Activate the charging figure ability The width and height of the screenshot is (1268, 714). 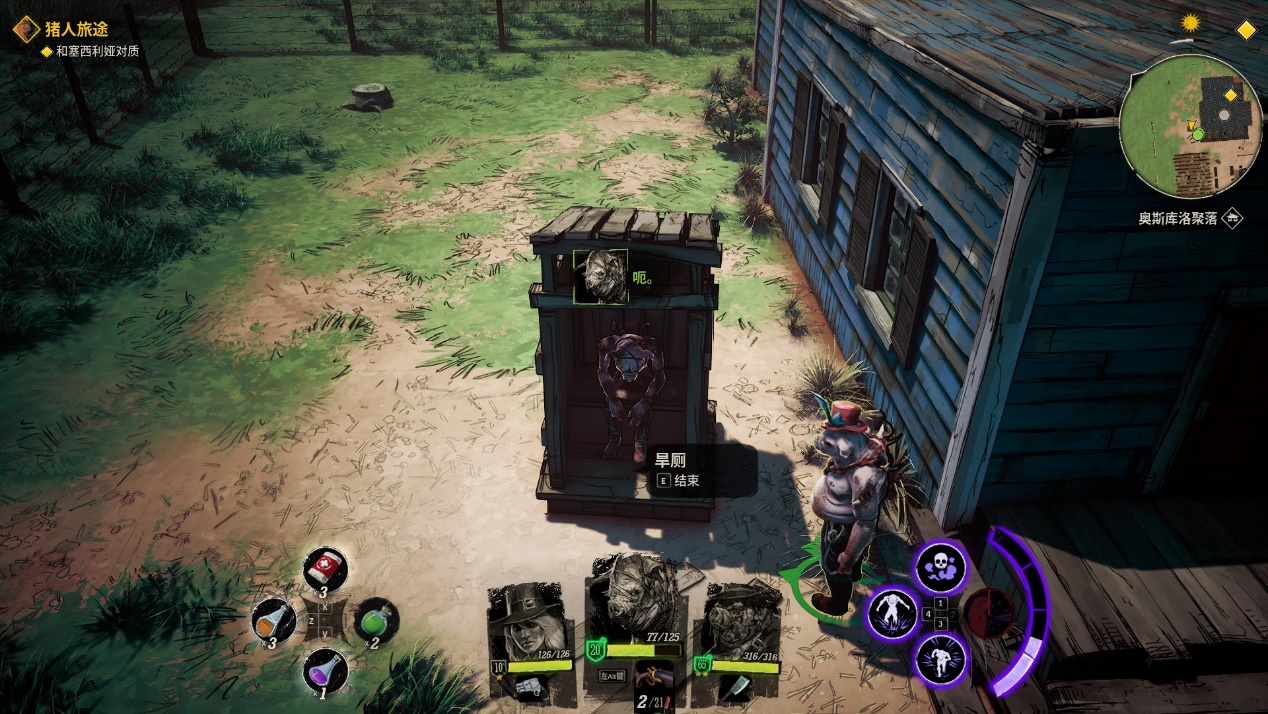pos(941,658)
